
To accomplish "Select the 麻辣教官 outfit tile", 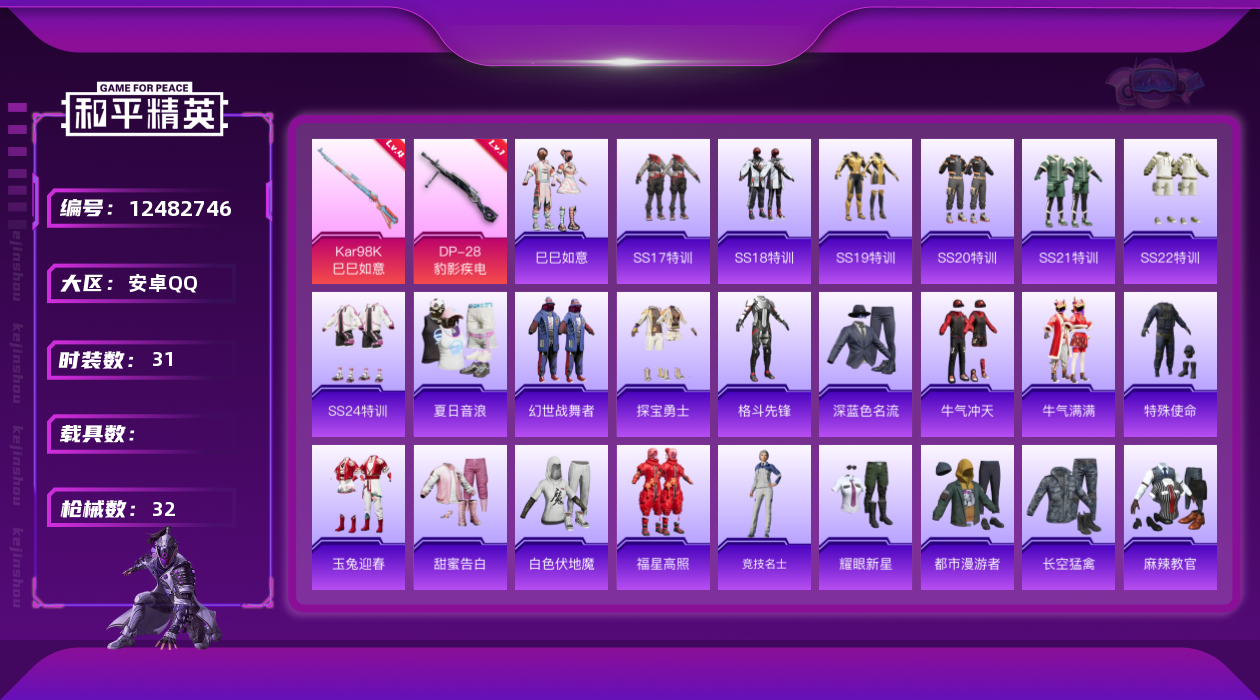I will [x=1170, y=517].
